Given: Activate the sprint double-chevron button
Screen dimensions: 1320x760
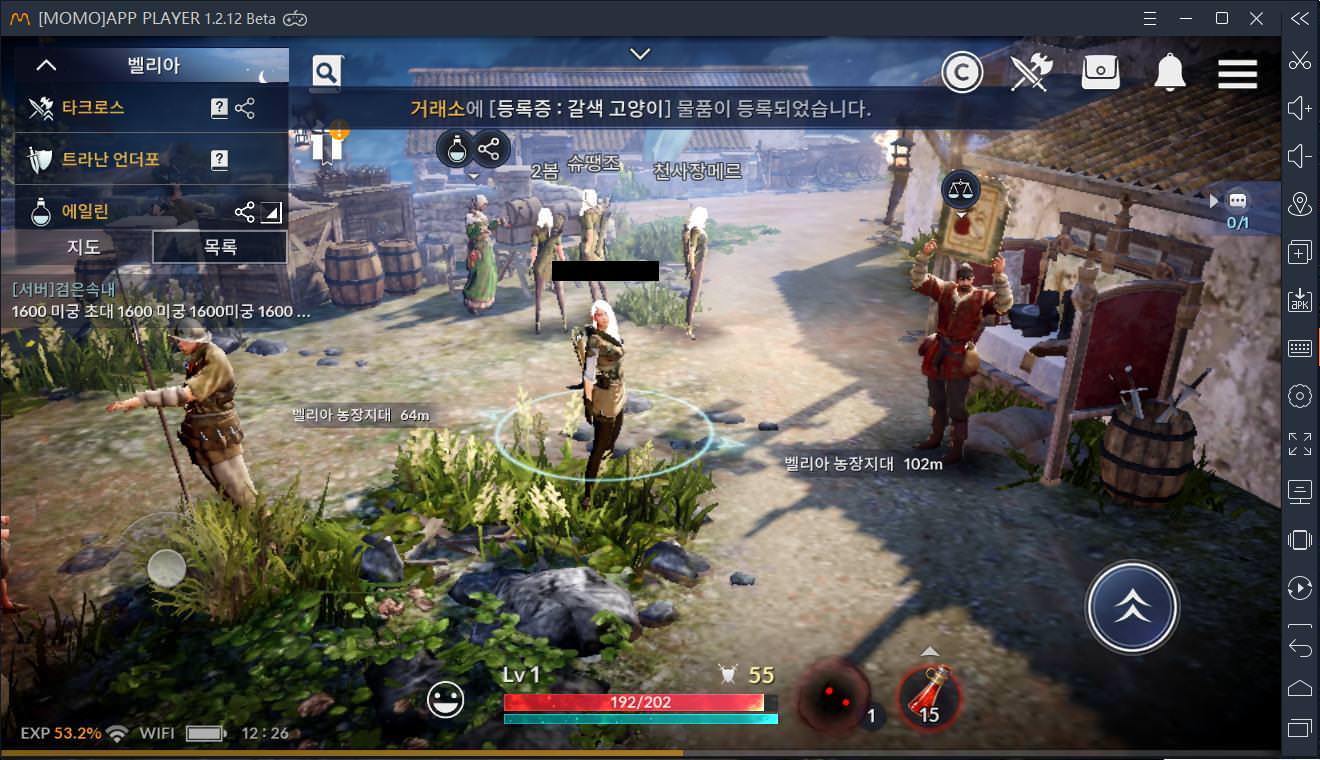Looking at the screenshot, I should coord(1132,606).
